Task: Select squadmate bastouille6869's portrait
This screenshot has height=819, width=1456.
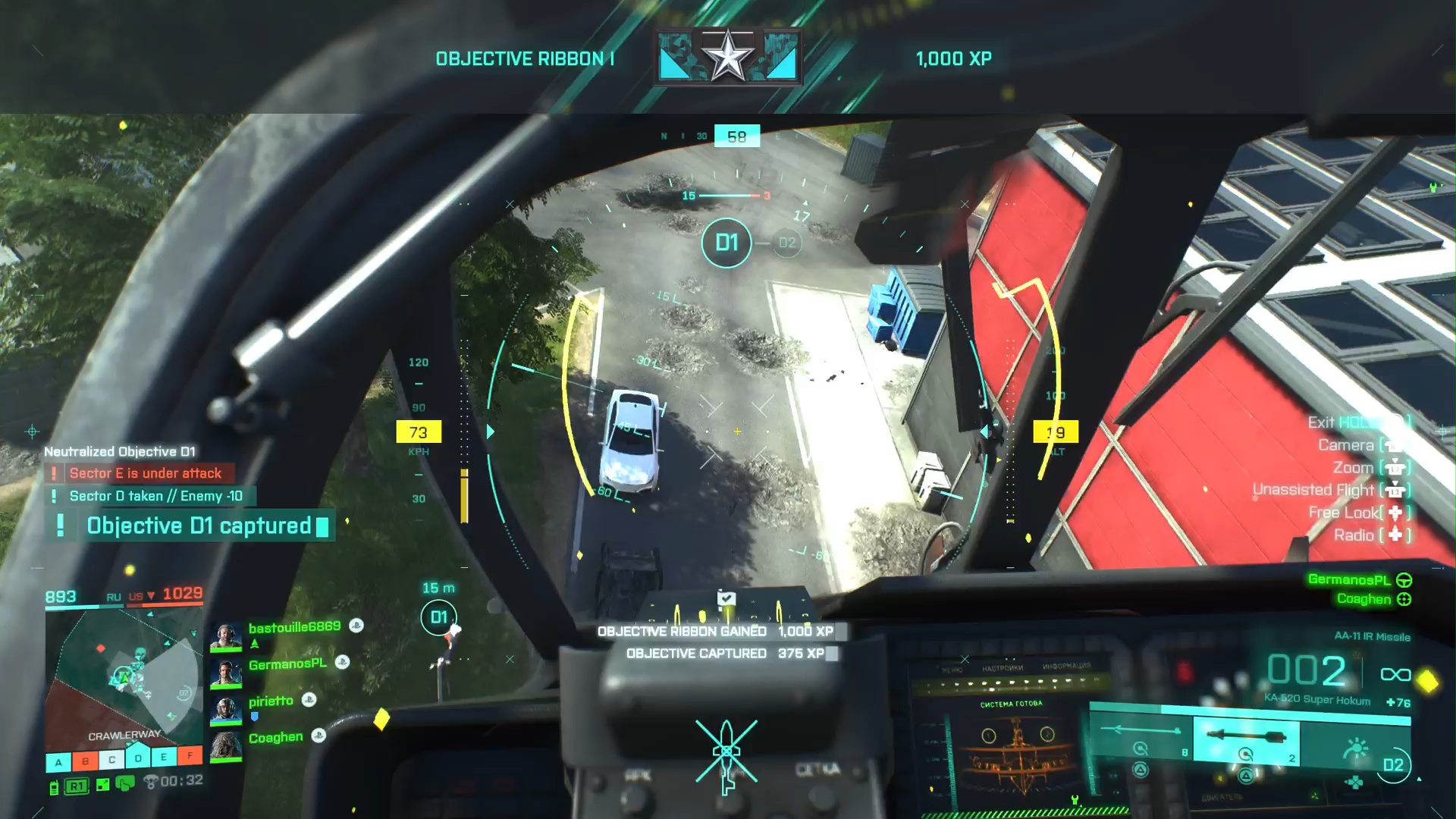Action: pos(225,637)
